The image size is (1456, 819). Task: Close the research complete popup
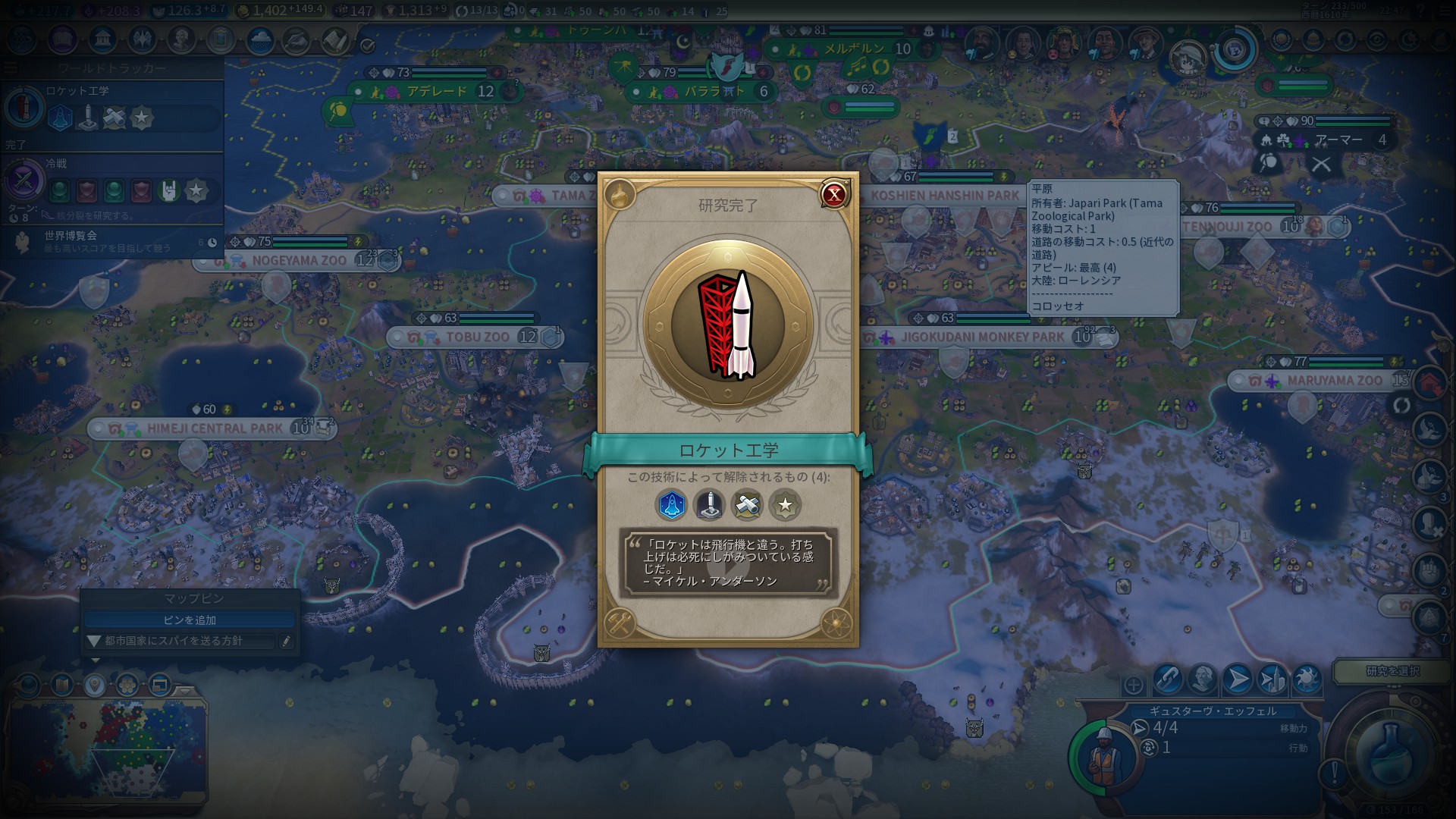tap(834, 194)
